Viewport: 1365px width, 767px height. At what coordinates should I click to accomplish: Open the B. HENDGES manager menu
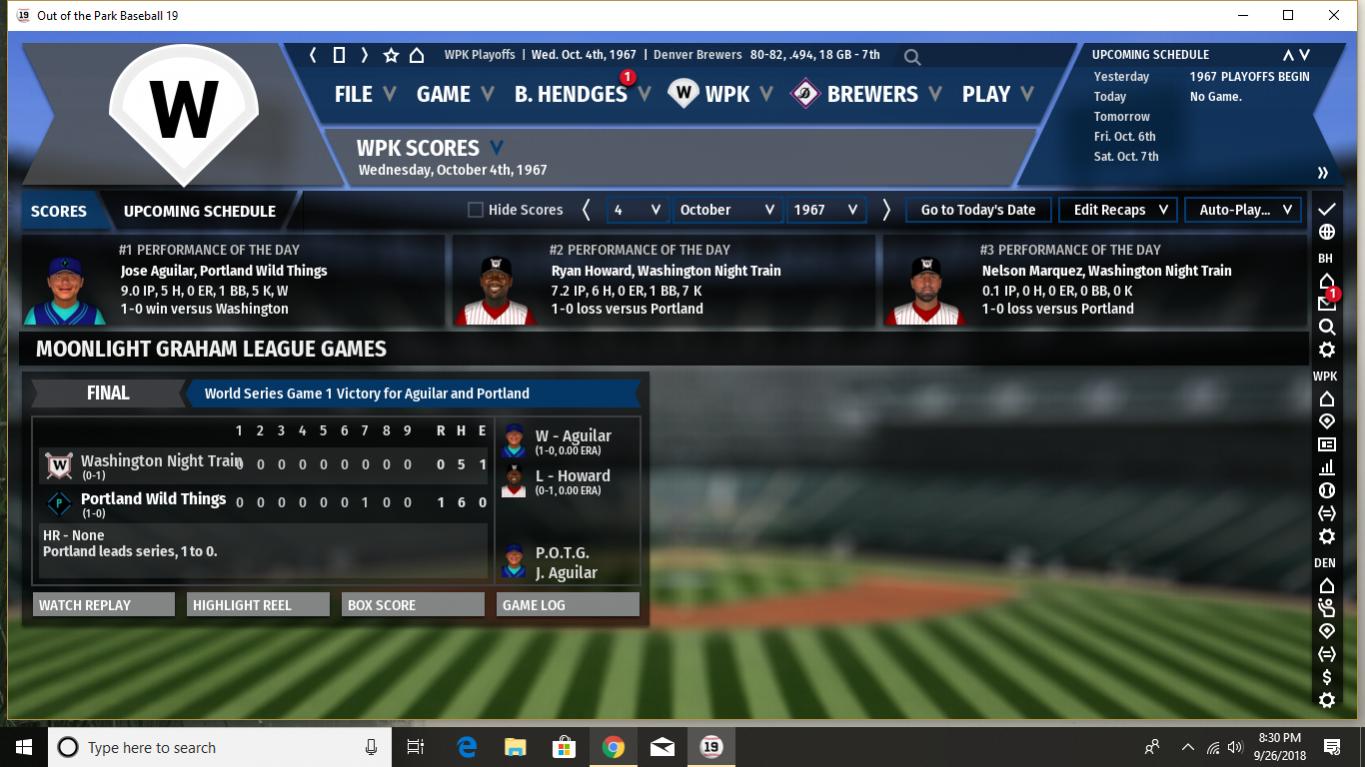click(x=581, y=94)
